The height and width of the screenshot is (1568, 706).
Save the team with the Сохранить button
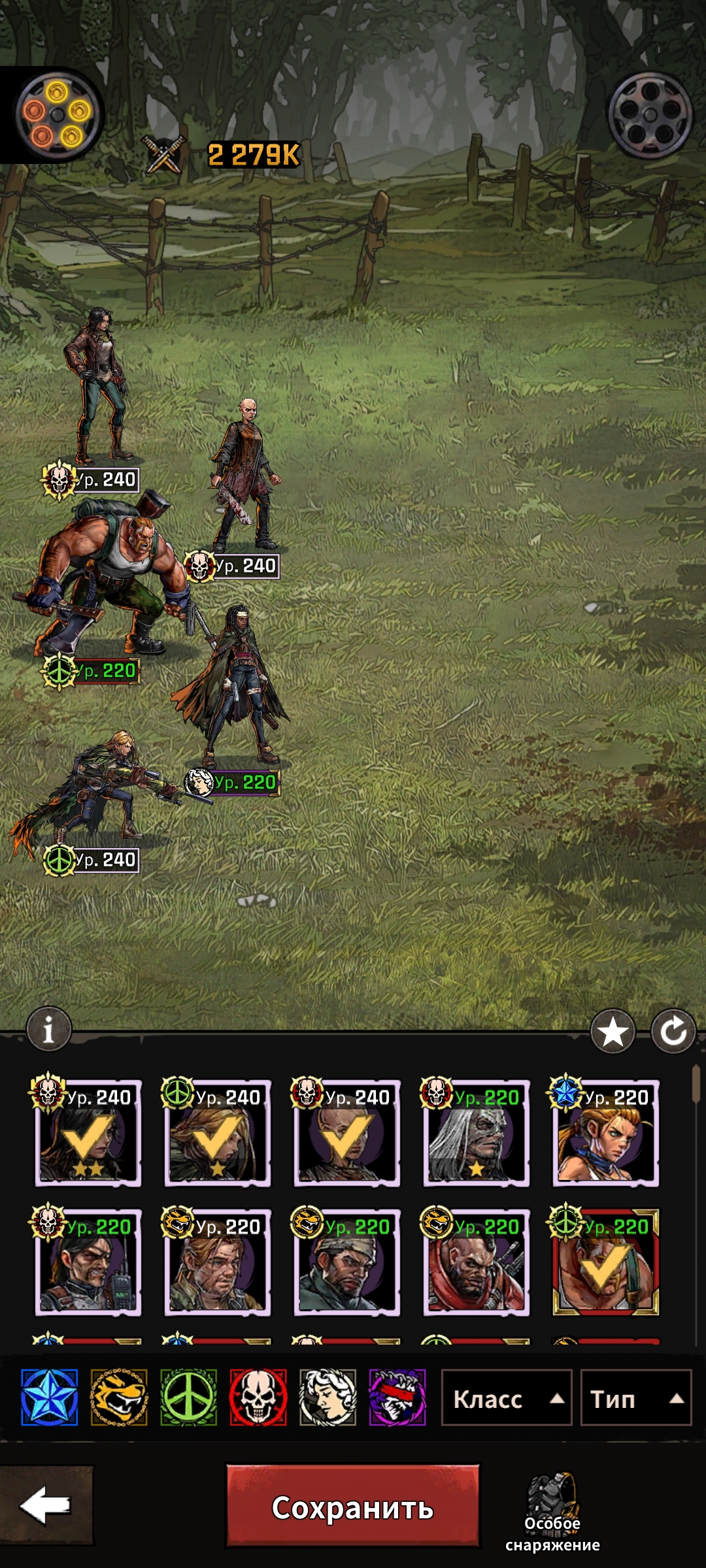tap(352, 1507)
